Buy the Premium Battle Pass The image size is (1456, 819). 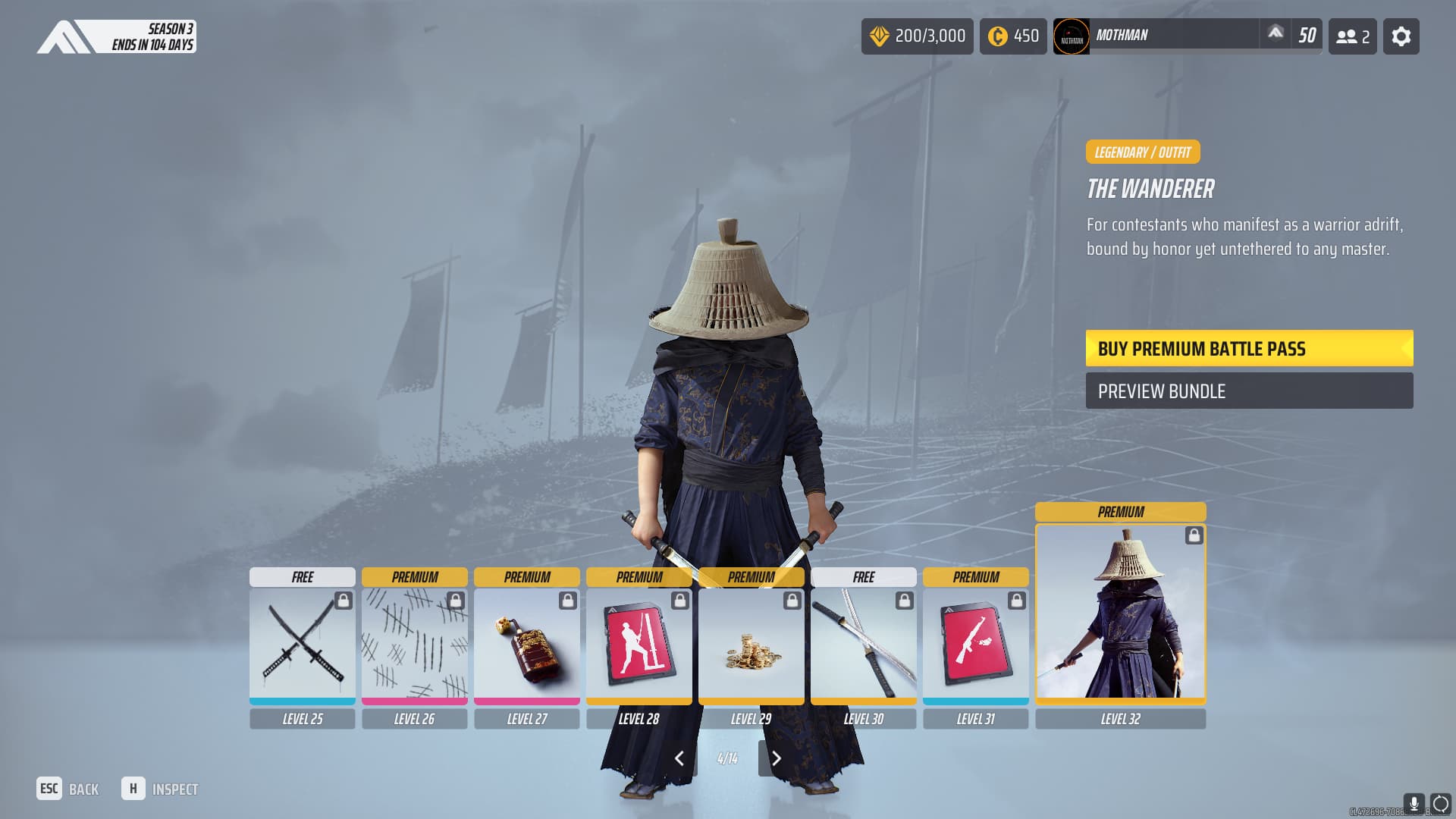click(1248, 349)
